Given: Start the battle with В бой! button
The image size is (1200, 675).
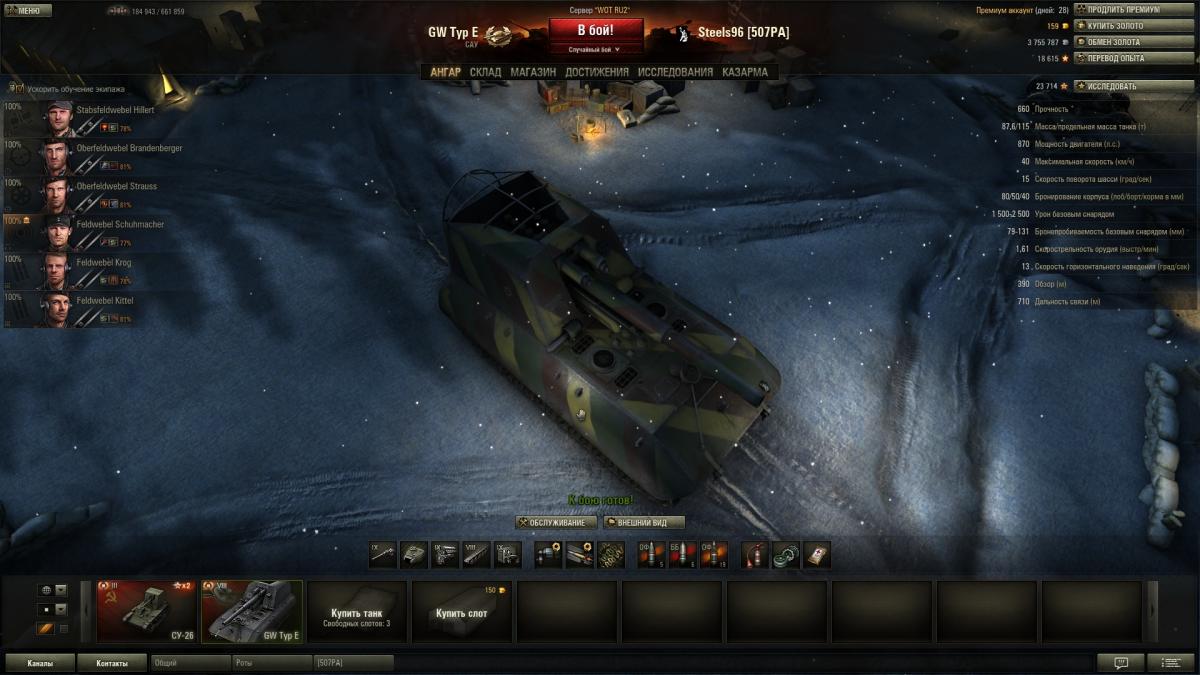Looking at the screenshot, I should [x=596, y=30].
